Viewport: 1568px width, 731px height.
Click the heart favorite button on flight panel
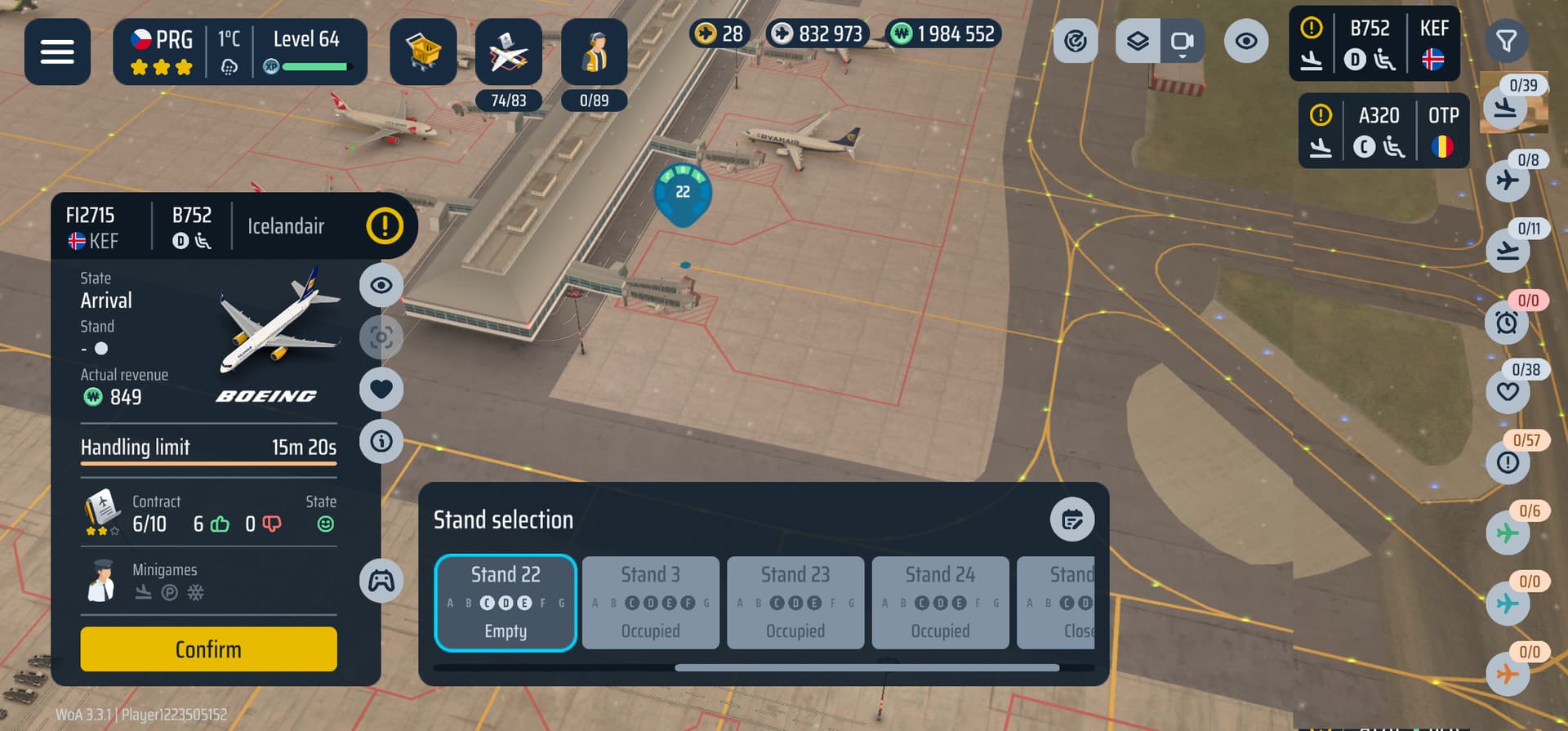381,389
